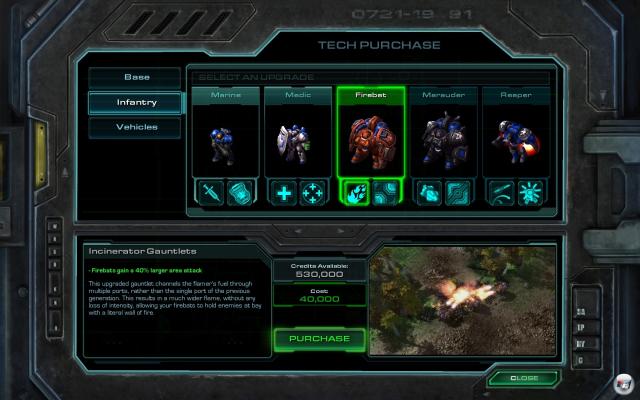Select the Marine's syringe upgrade icon
The height and width of the screenshot is (400, 640).
pyautogui.click(x=211, y=193)
